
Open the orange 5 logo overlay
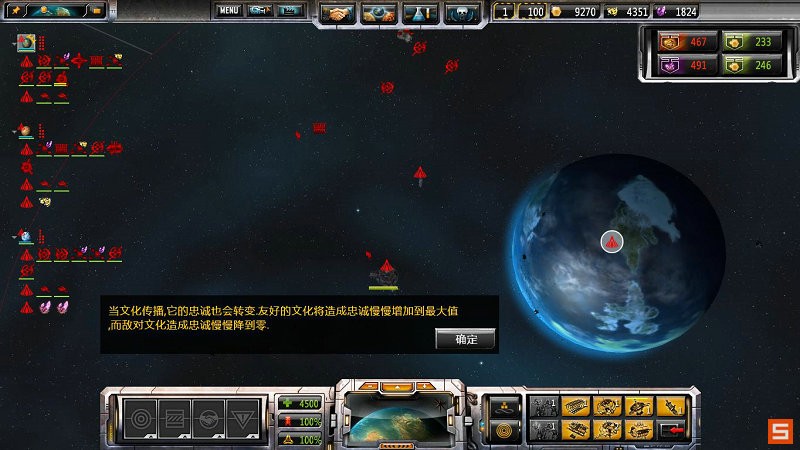tap(780, 431)
